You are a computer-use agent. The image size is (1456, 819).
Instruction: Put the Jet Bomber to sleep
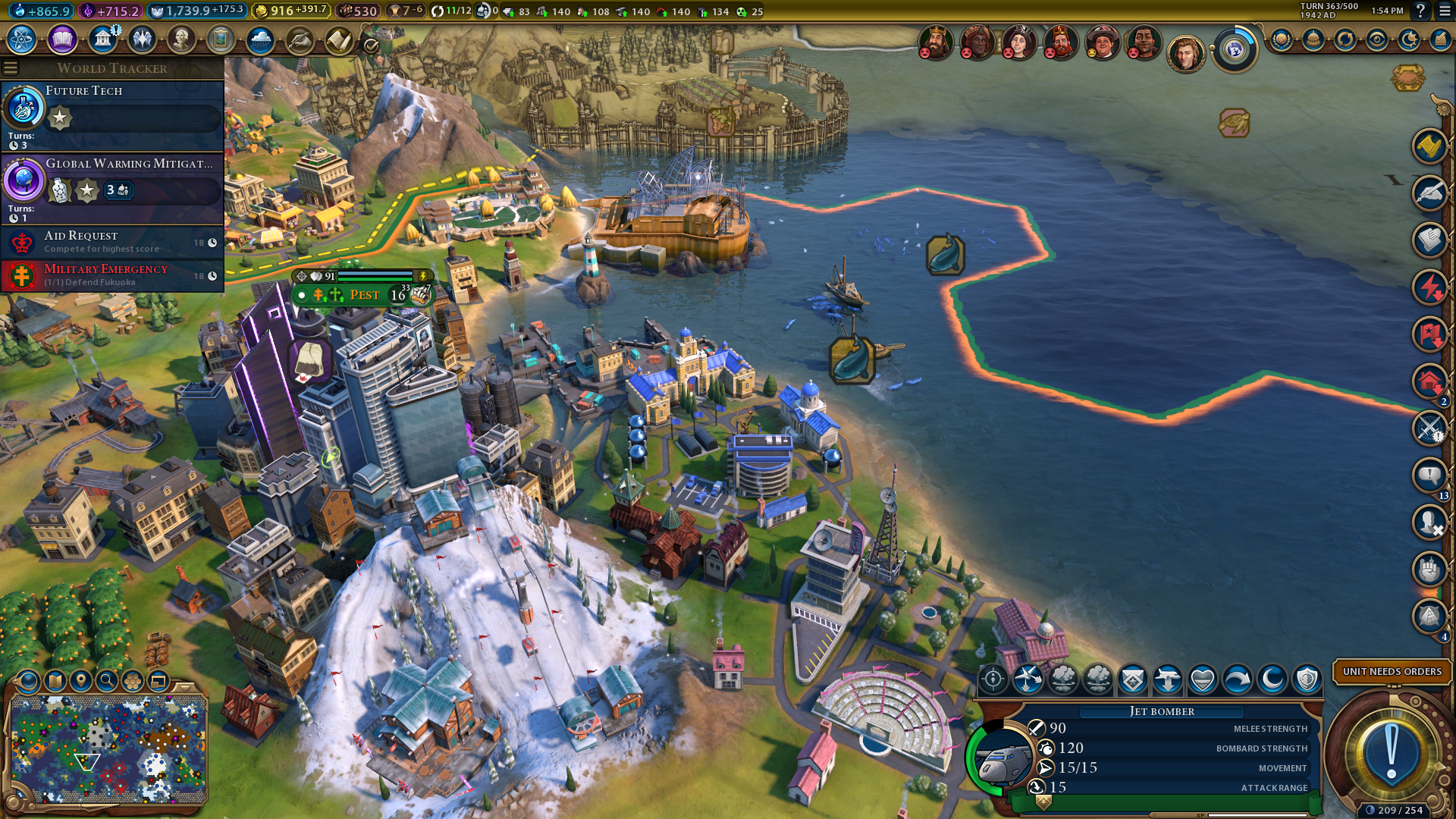click(1272, 679)
